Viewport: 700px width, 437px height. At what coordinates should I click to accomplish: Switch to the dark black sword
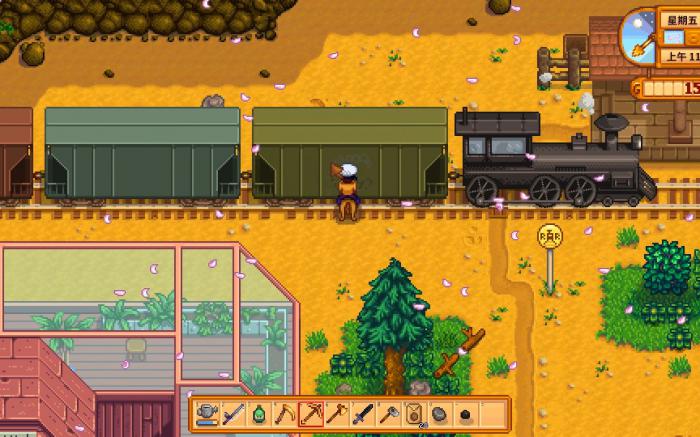(x=363, y=413)
